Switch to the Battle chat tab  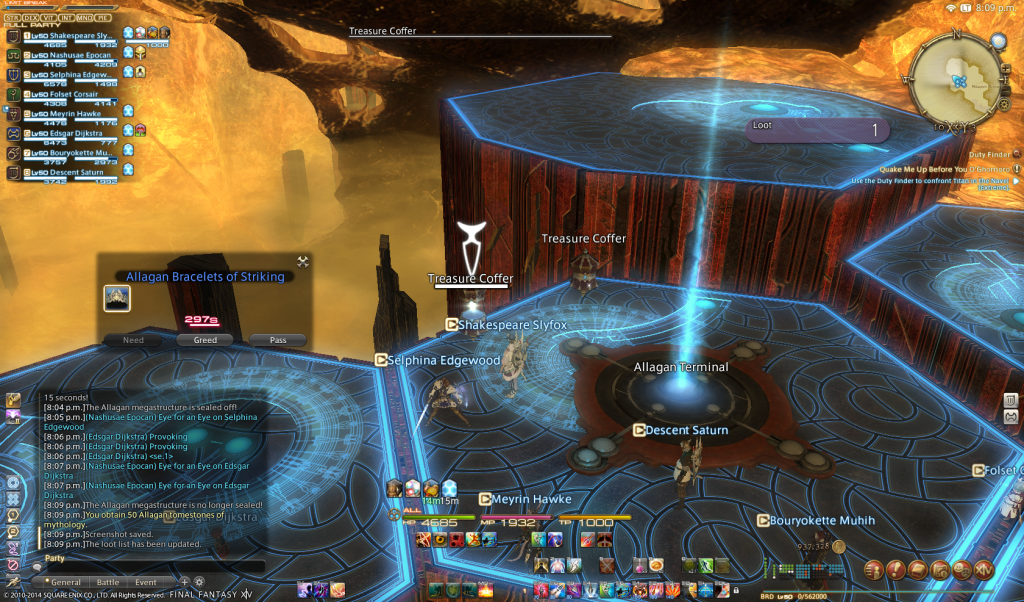(x=107, y=582)
